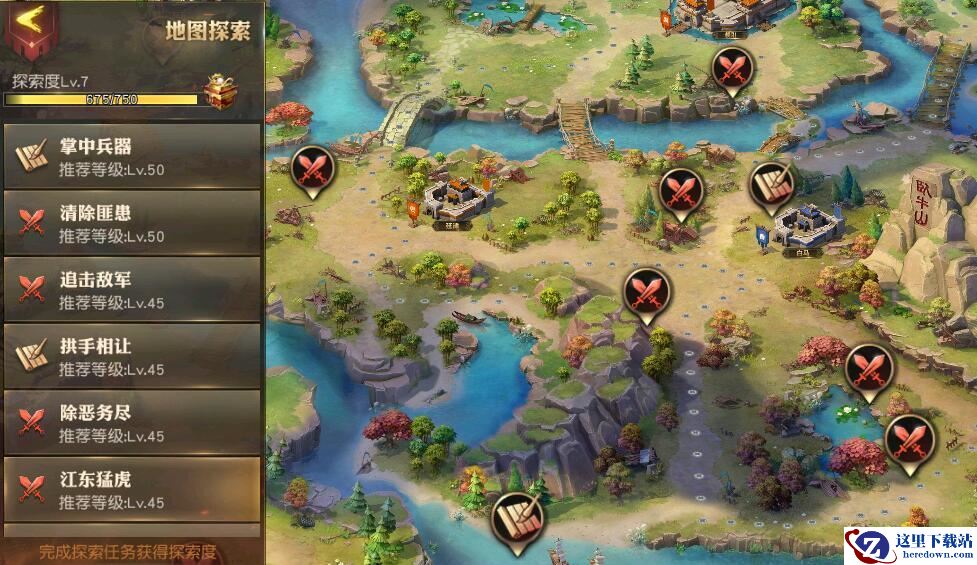
Task: Select the 掌中兵器 quest entry
Action: (132, 156)
